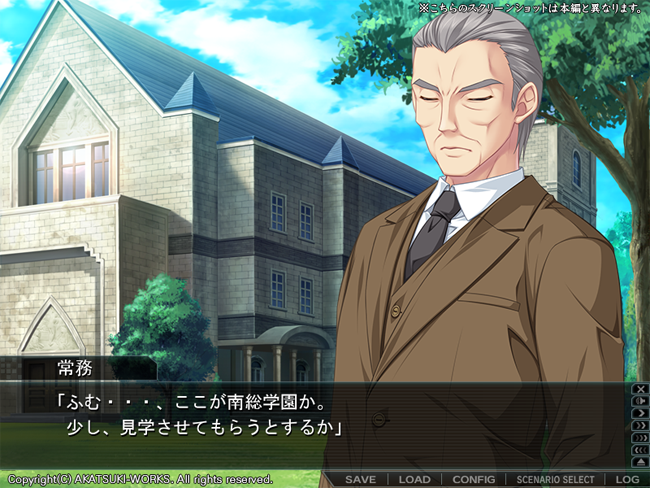The width and height of the screenshot is (650, 488).
Task: Hide the dialogue window with the X icon
Action: (x=639, y=388)
